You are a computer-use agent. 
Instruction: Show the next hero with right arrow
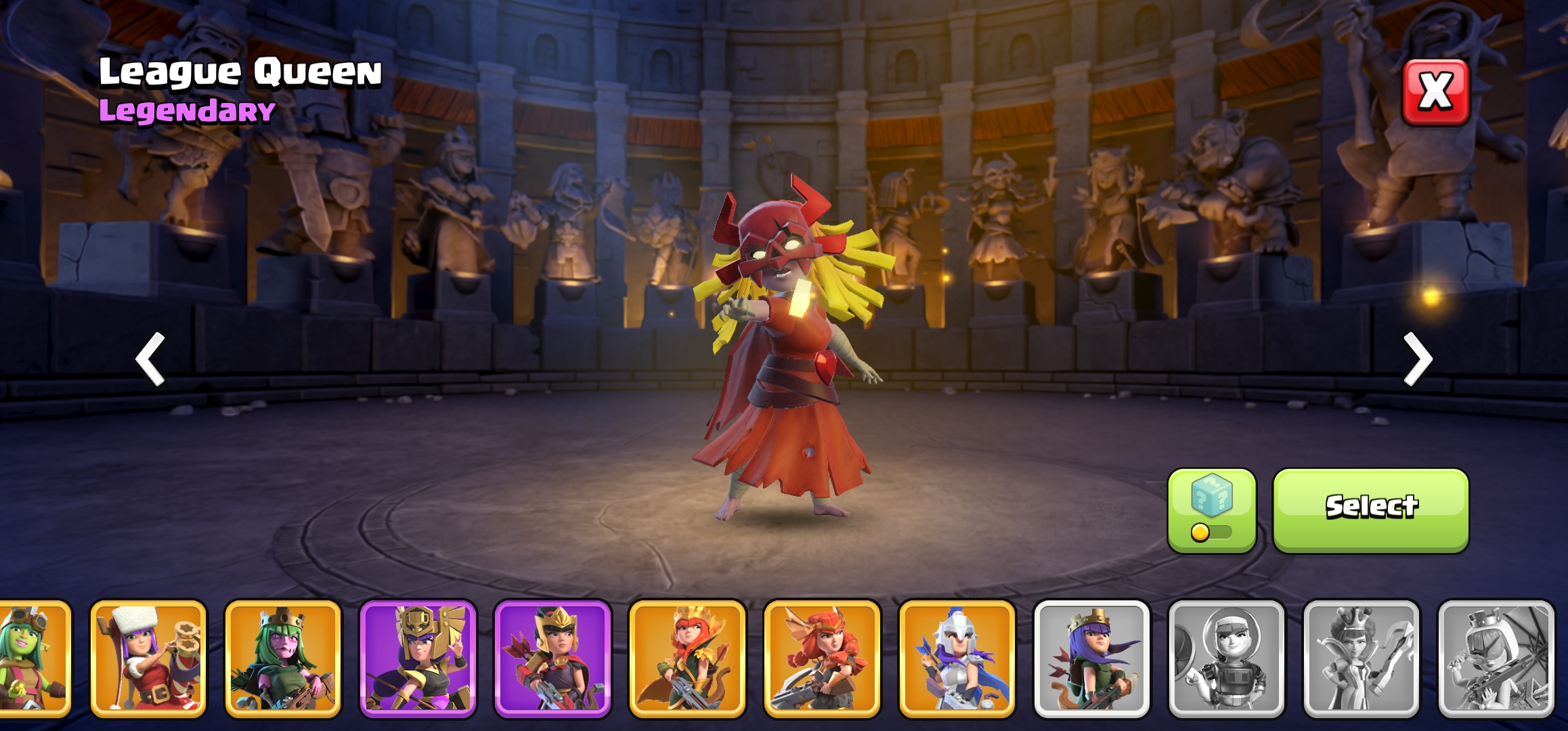(1417, 359)
